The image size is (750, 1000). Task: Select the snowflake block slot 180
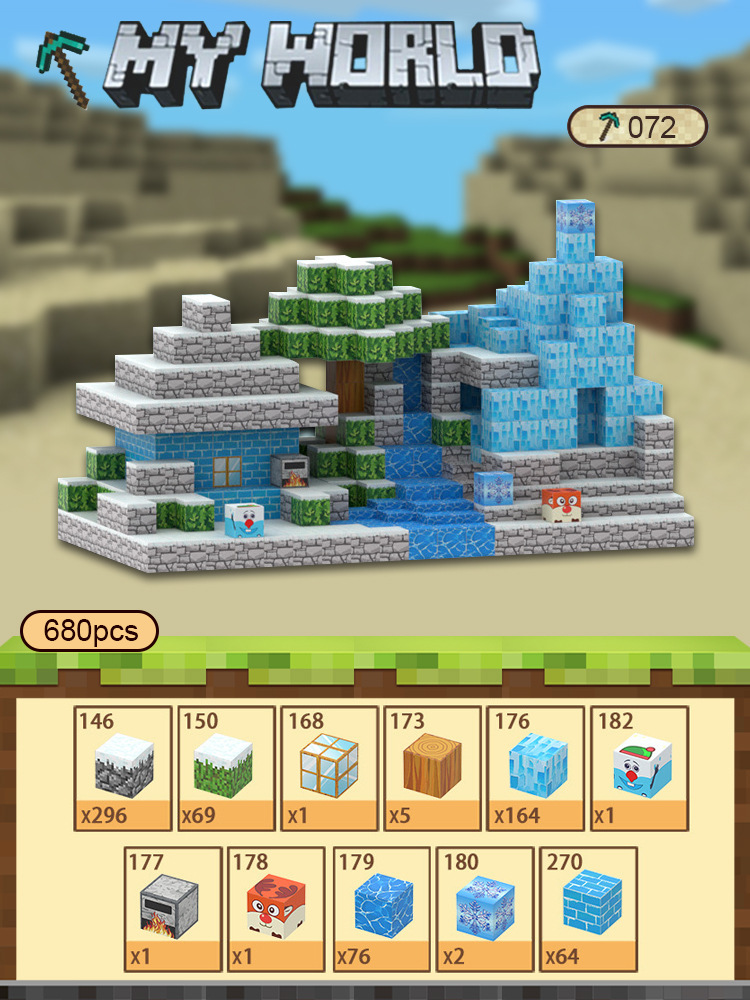coord(484,909)
